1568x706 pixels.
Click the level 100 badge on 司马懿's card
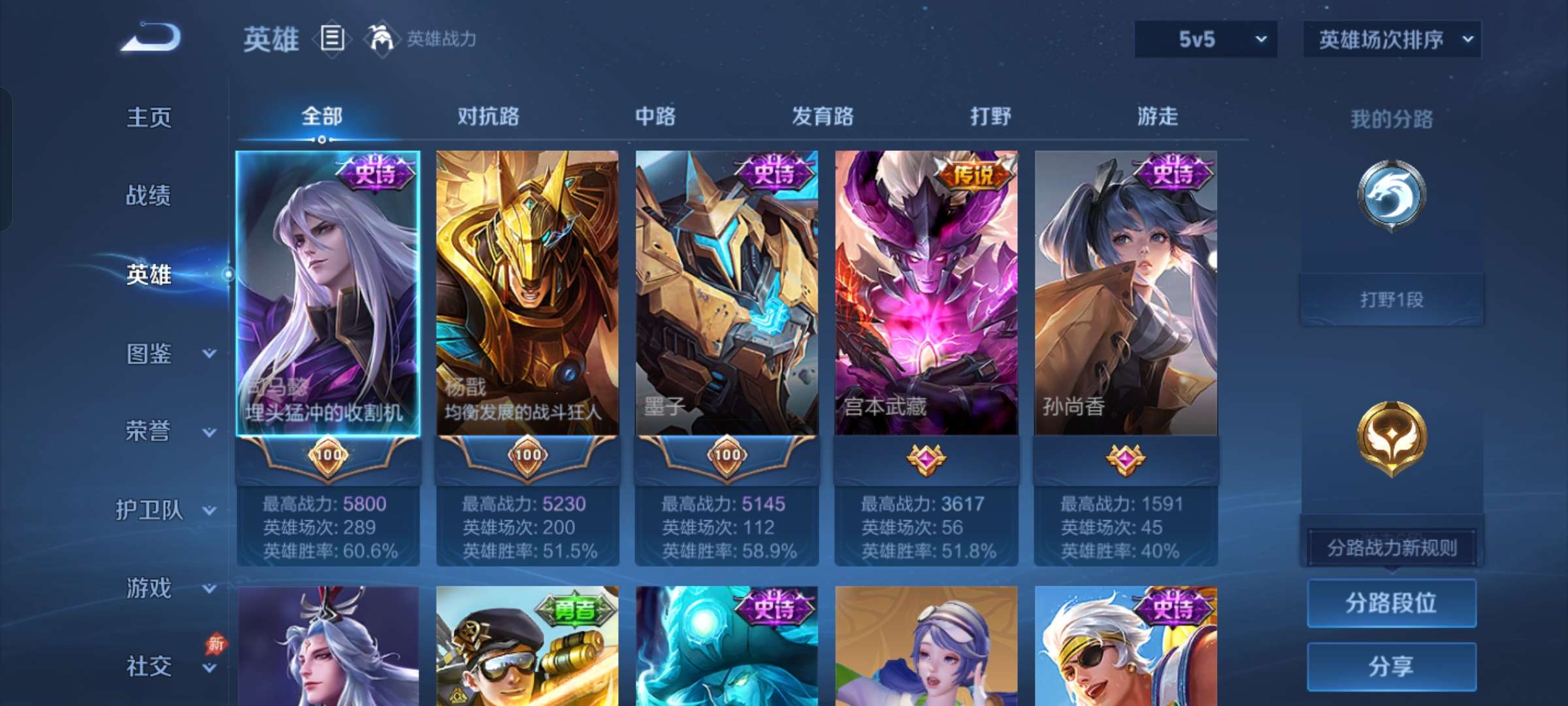(329, 456)
